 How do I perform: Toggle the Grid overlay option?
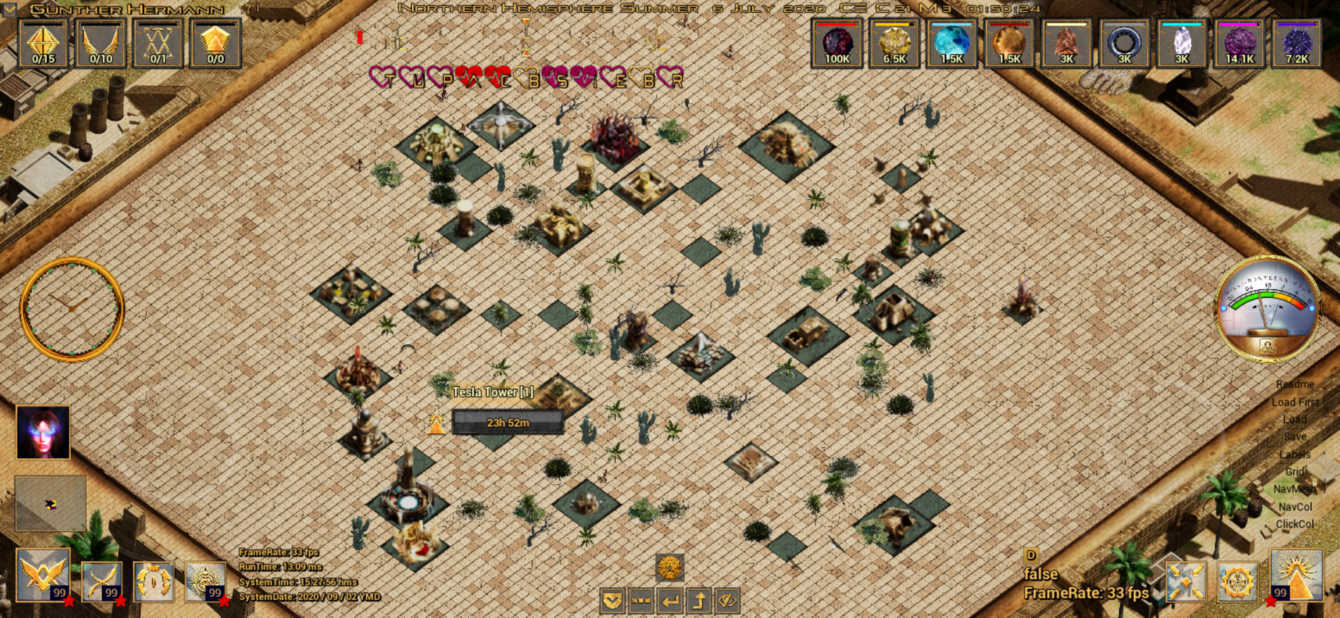coord(1296,471)
